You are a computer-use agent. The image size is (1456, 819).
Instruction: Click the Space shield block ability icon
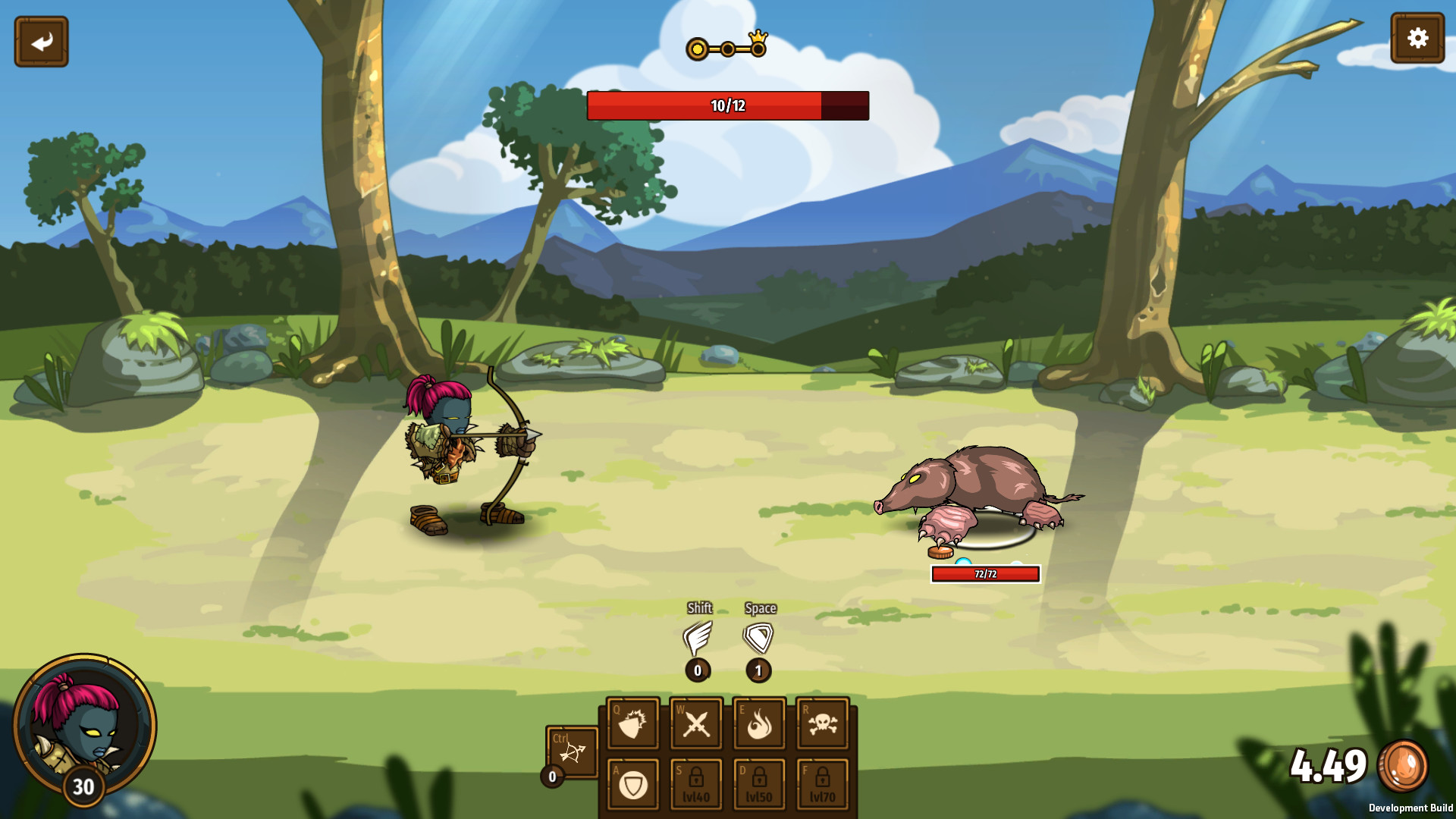[x=758, y=639]
